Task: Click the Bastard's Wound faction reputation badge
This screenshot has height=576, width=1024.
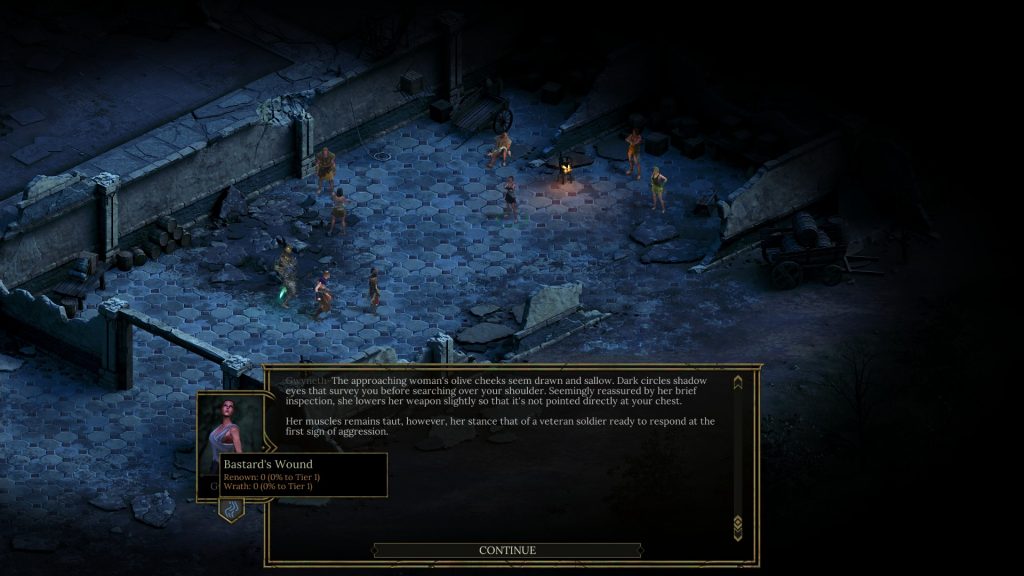Action: coord(231,508)
